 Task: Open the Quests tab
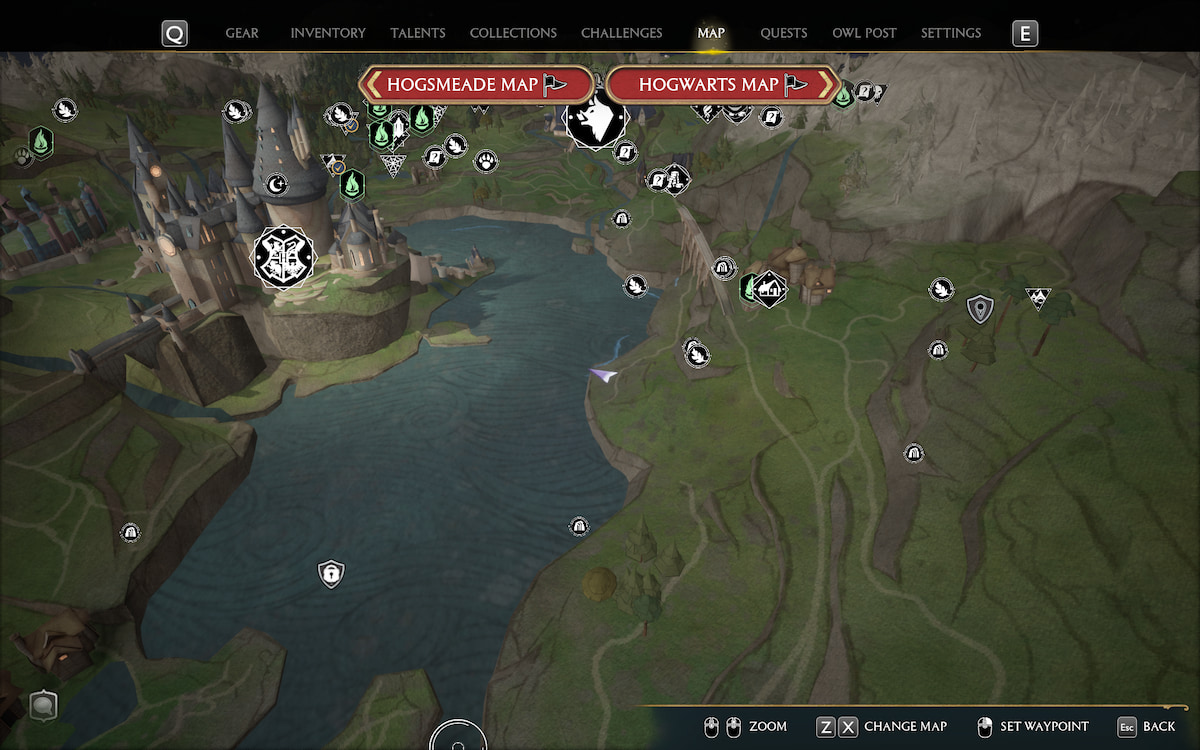tap(783, 33)
